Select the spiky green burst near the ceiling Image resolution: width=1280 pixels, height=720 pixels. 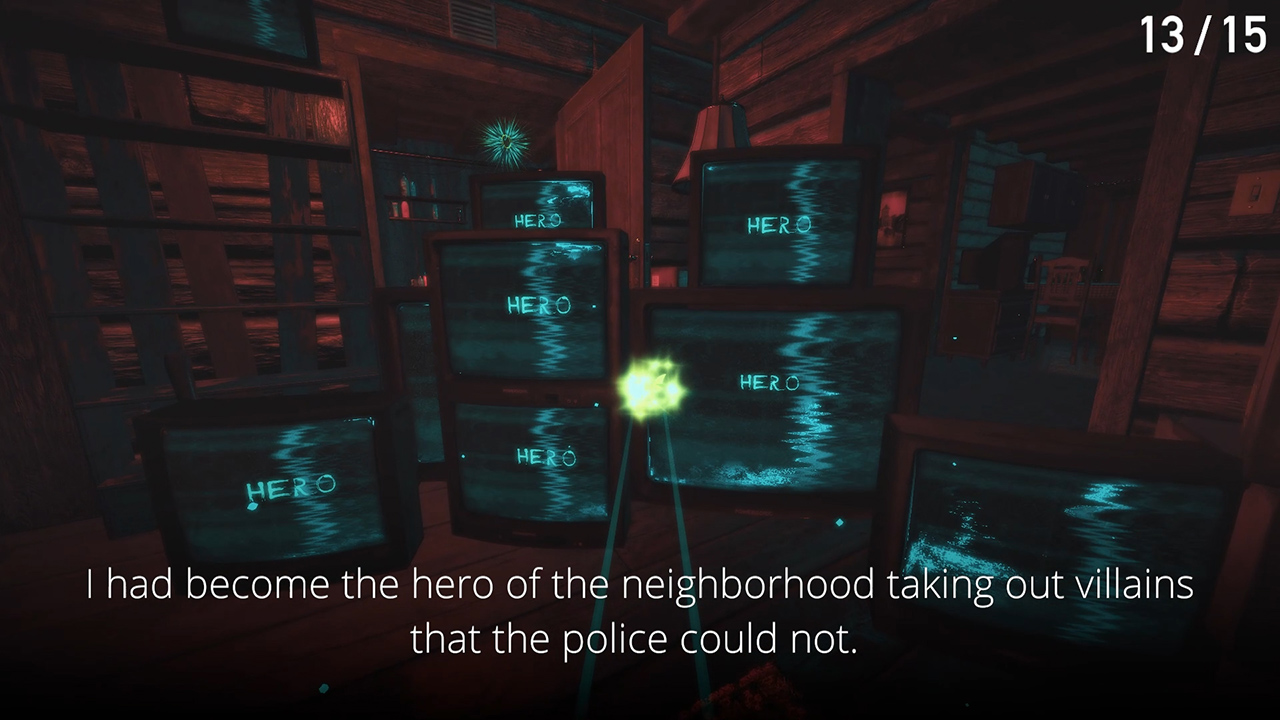click(505, 140)
